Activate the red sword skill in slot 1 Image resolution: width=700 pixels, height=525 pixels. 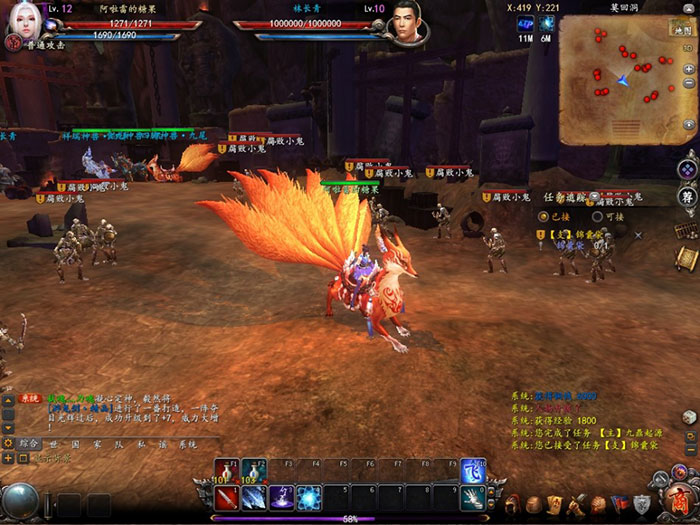coord(227,497)
